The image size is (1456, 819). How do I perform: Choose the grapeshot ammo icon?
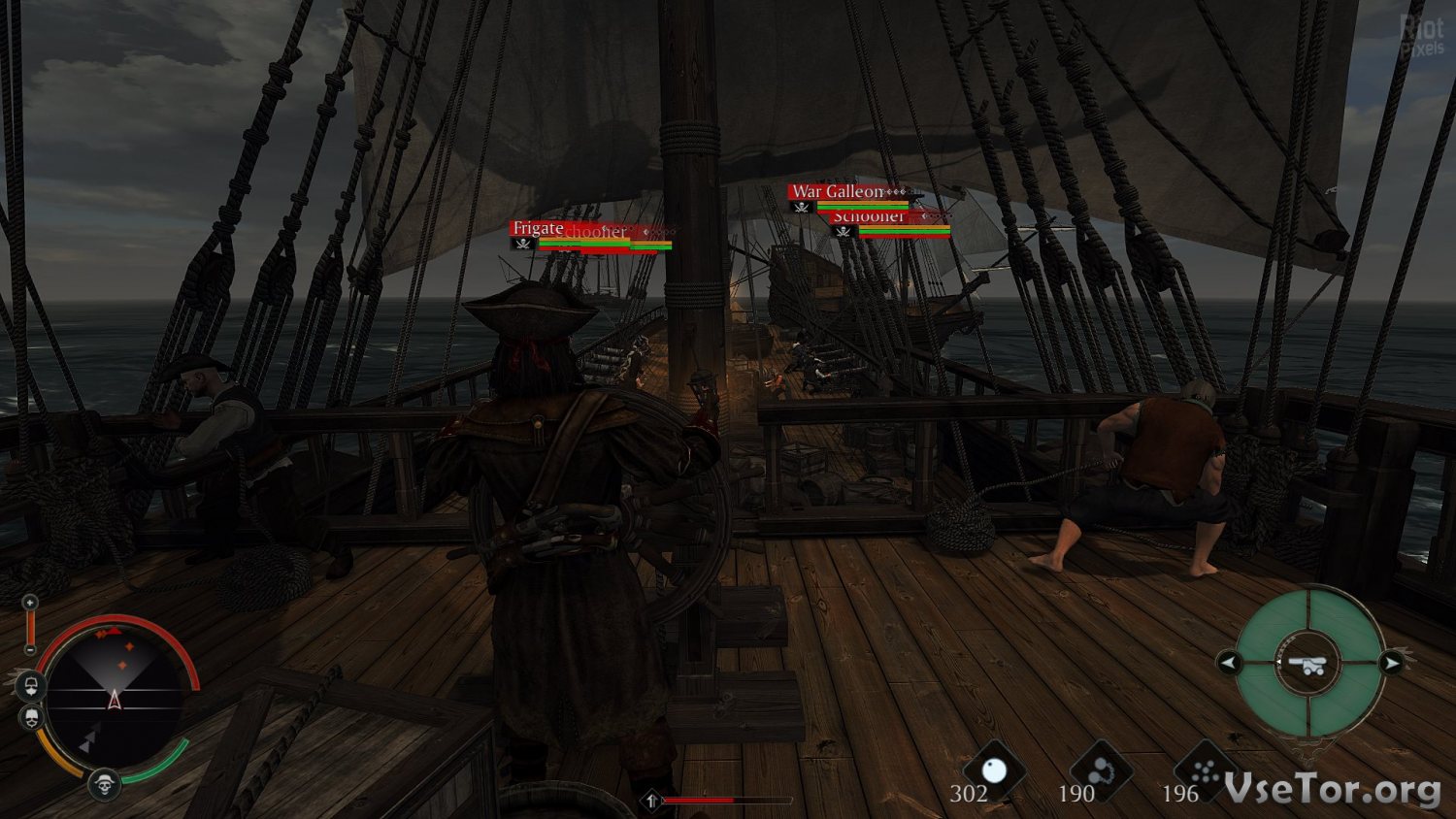[x=1207, y=772]
